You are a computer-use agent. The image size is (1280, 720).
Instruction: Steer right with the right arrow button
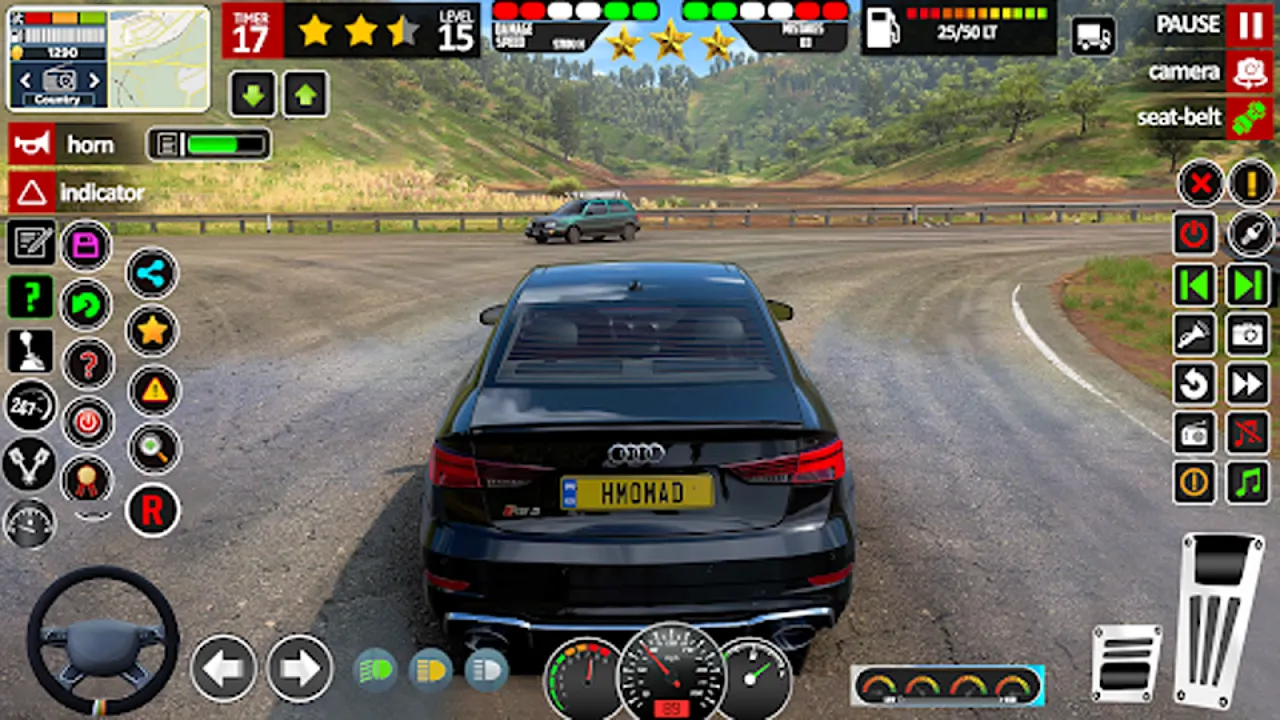pyautogui.click(x=299, y=668)
